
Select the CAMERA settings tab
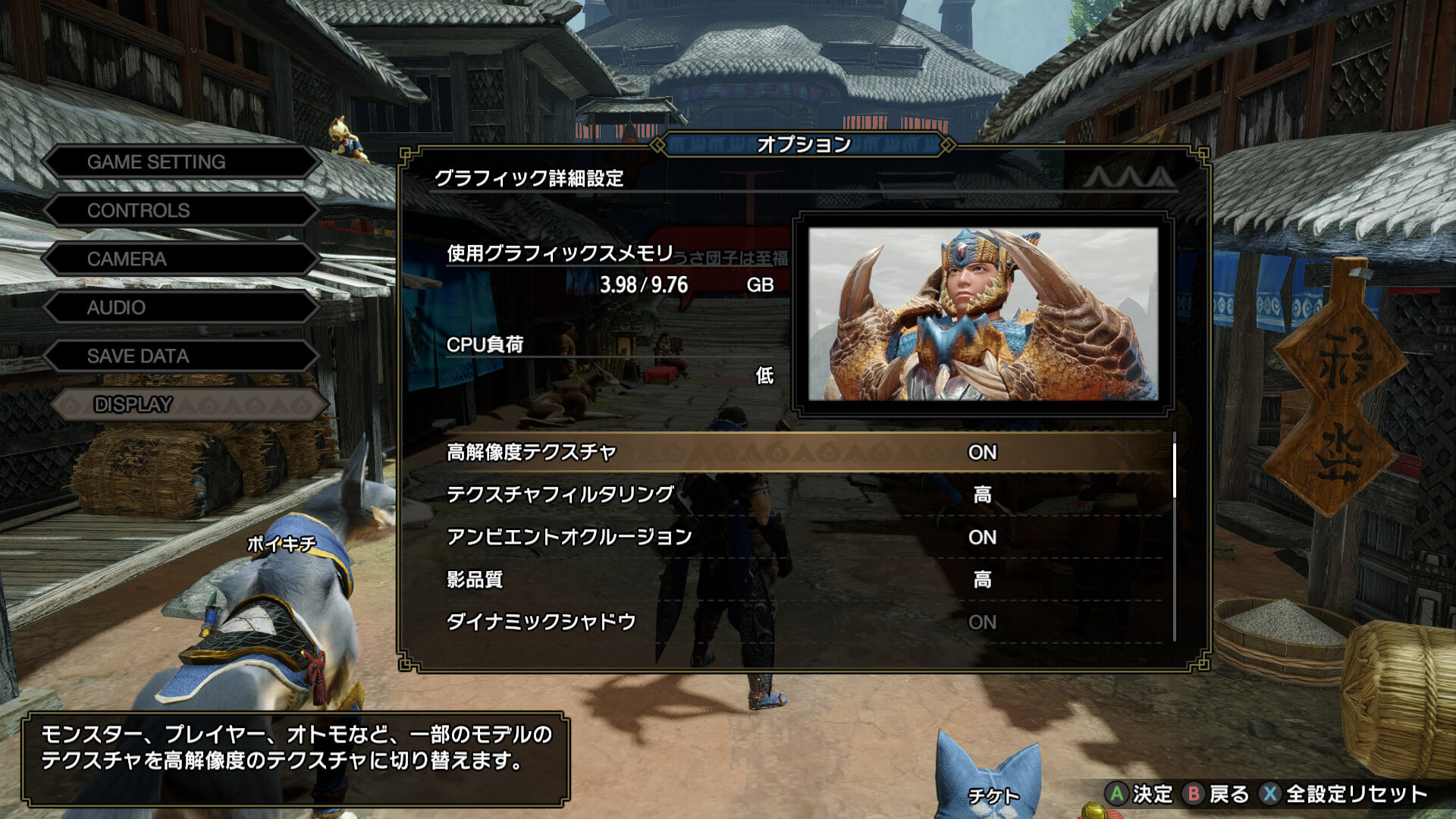(180, 259)
